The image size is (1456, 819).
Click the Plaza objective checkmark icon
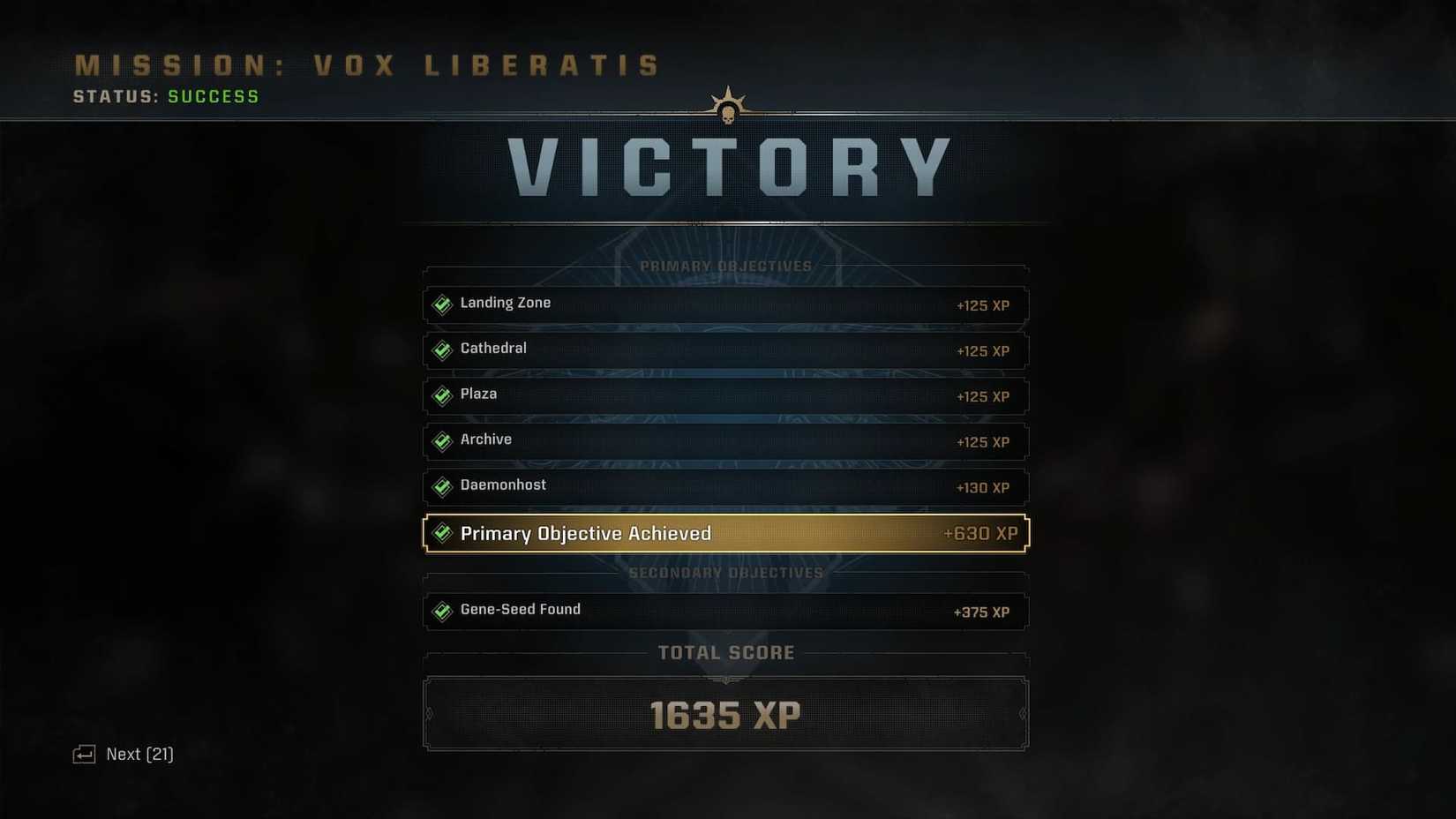click(x=441, y=396)
